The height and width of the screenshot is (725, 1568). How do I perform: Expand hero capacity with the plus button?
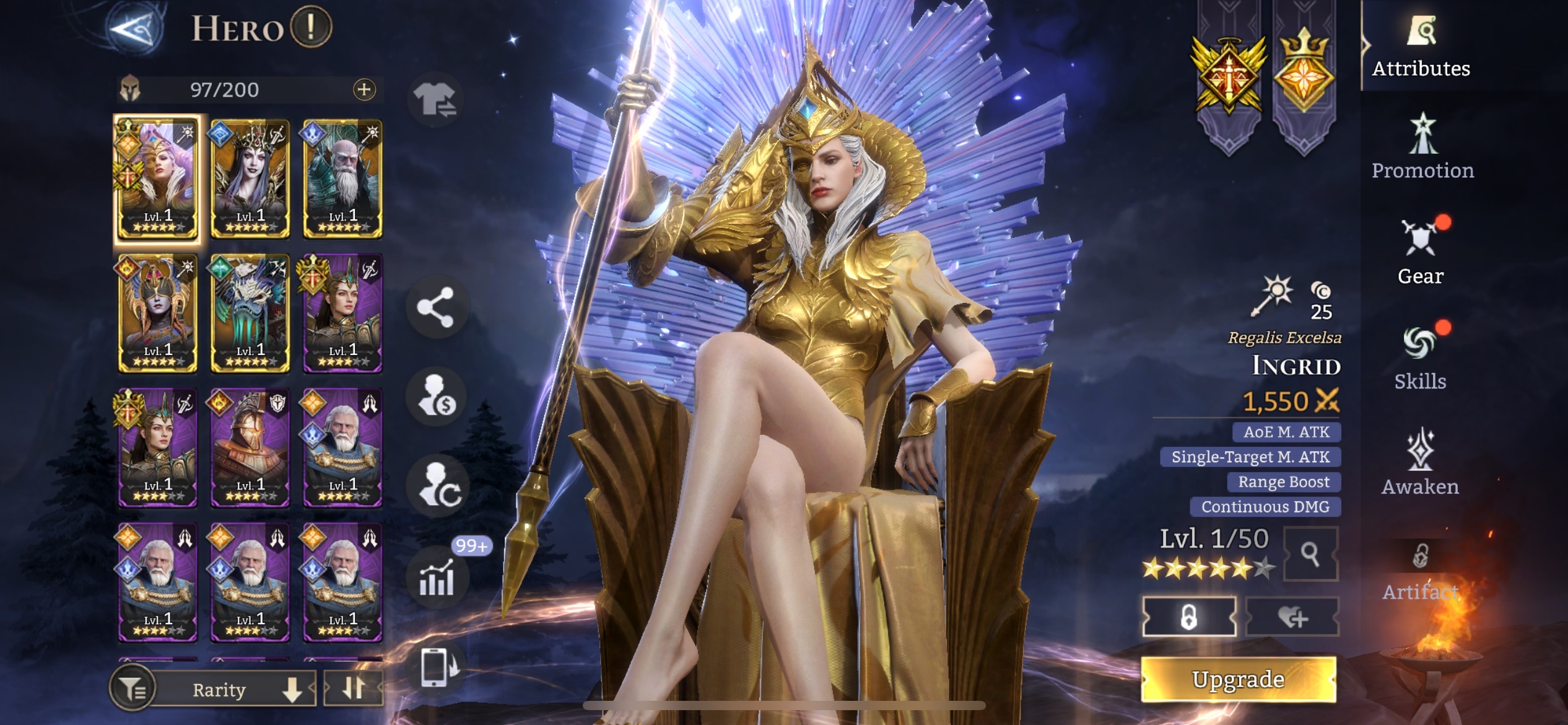click(x=364, y=90)
